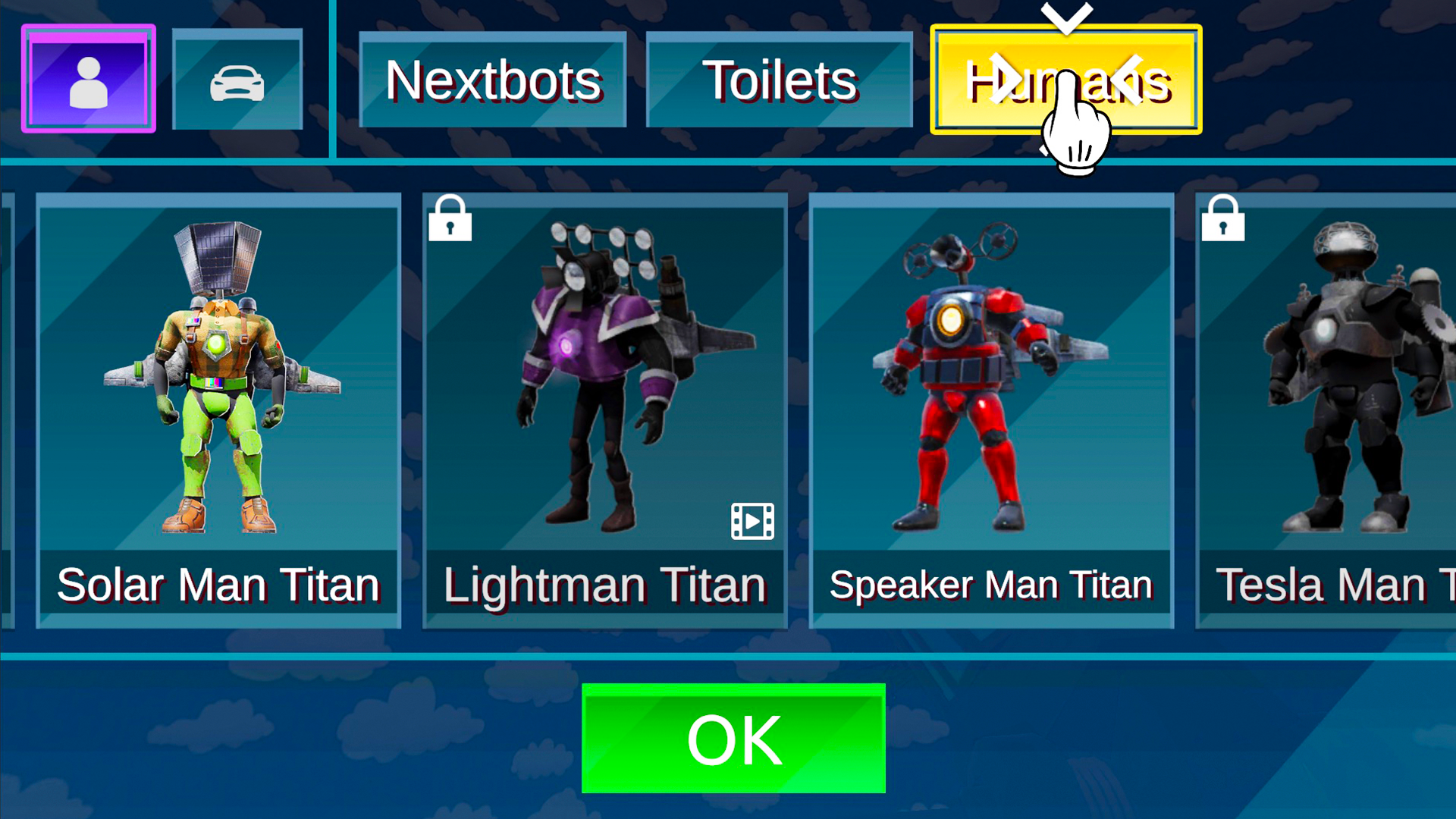Image resolution: width=1456 pixels, height=819 pixels.
Task: Select the Tesla Man Titan card
Action: [x=1327, y=409]
